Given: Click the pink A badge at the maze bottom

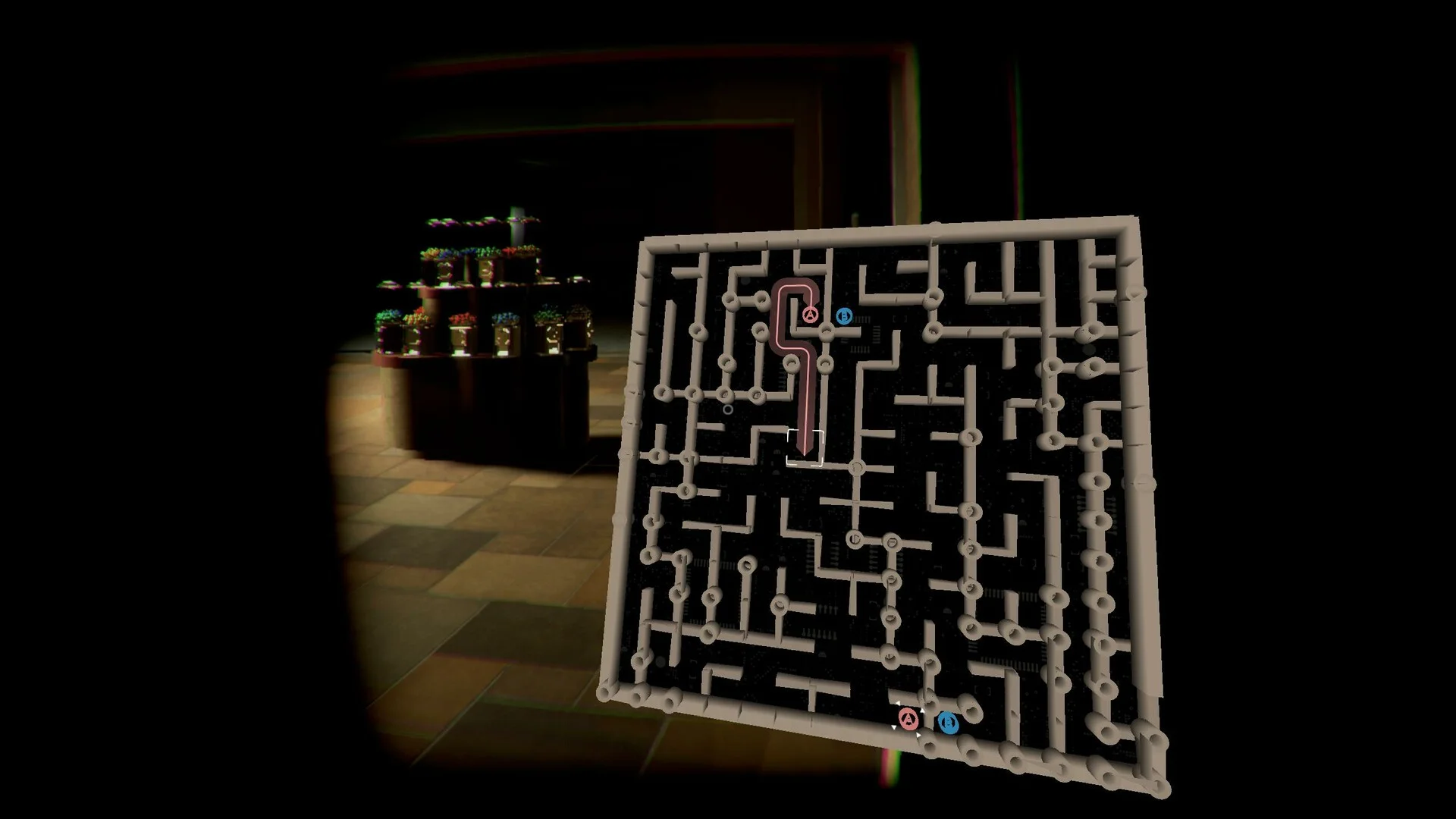Looking at the screenshot, I should click(x=908, y=720).
